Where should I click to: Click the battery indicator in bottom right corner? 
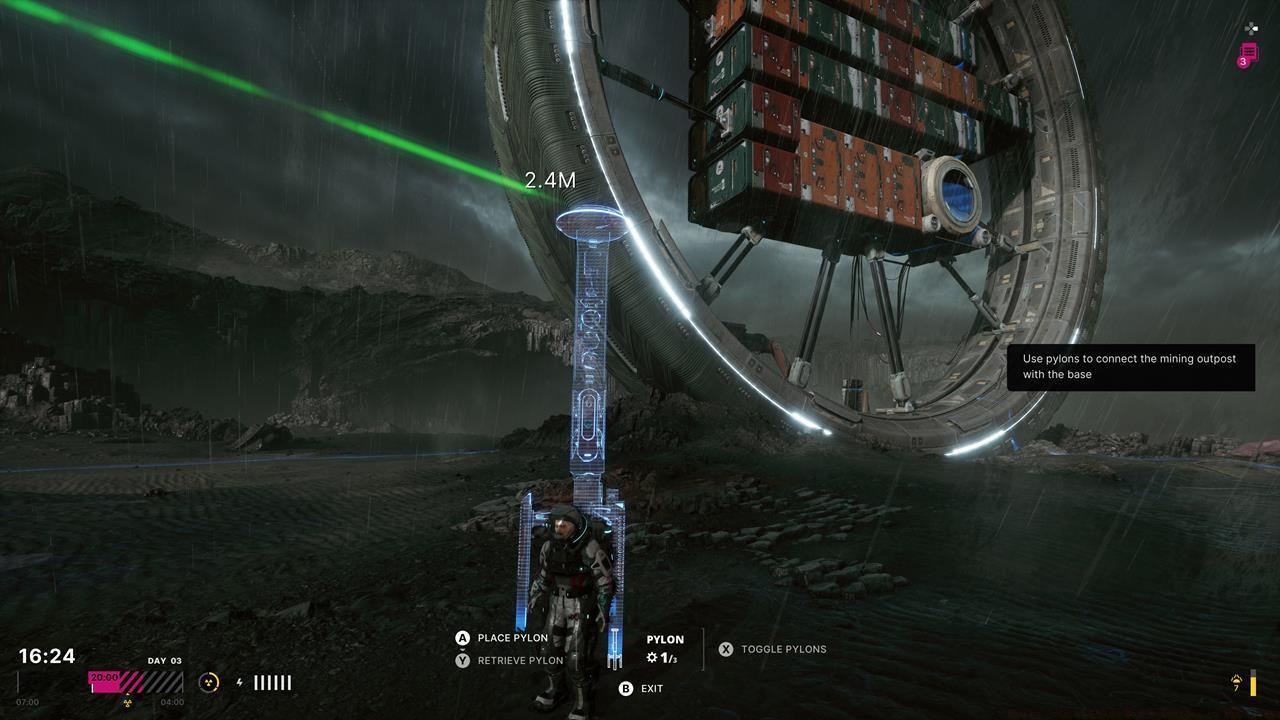coord(1253,682)
